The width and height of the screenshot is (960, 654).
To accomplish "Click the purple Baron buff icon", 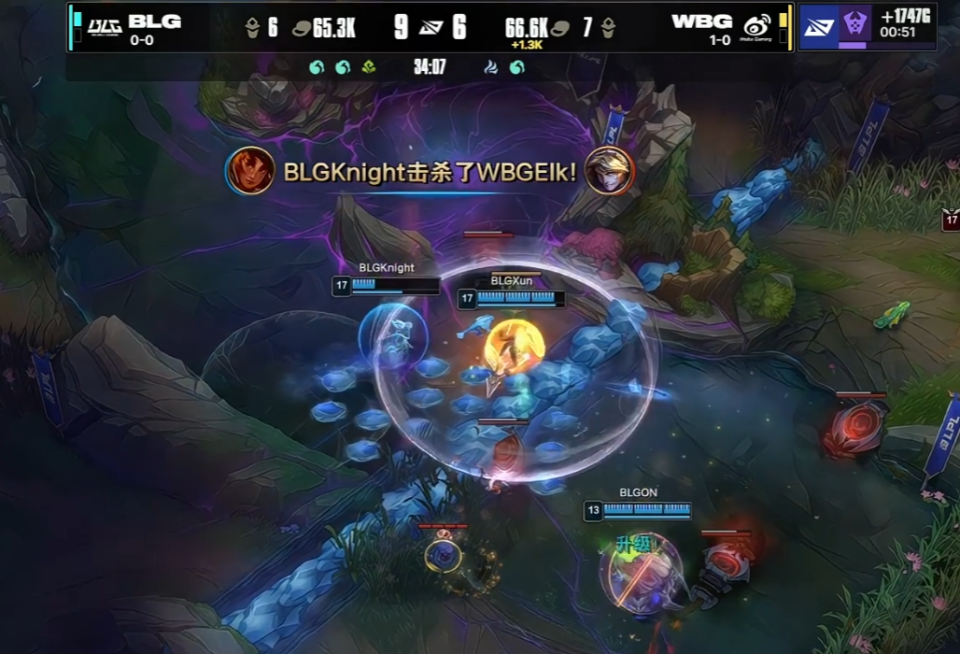I will point(852,25).
